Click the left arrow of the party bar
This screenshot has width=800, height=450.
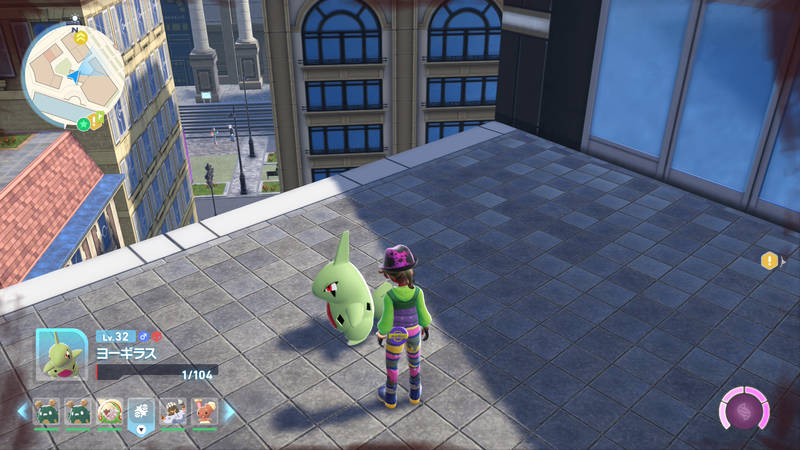pyautogui.click(x=22, y=411)
